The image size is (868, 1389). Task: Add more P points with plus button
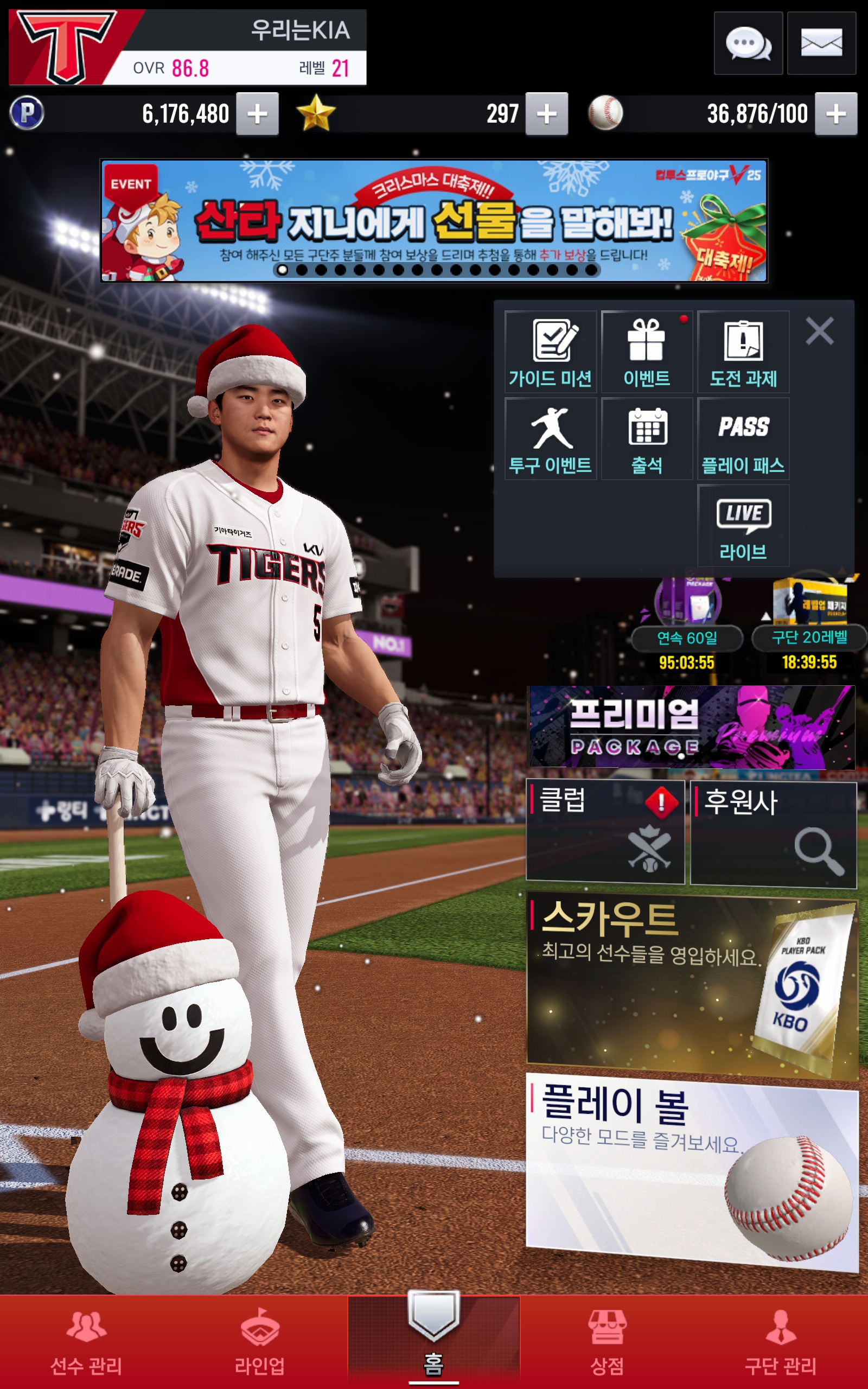click(257, 113)
